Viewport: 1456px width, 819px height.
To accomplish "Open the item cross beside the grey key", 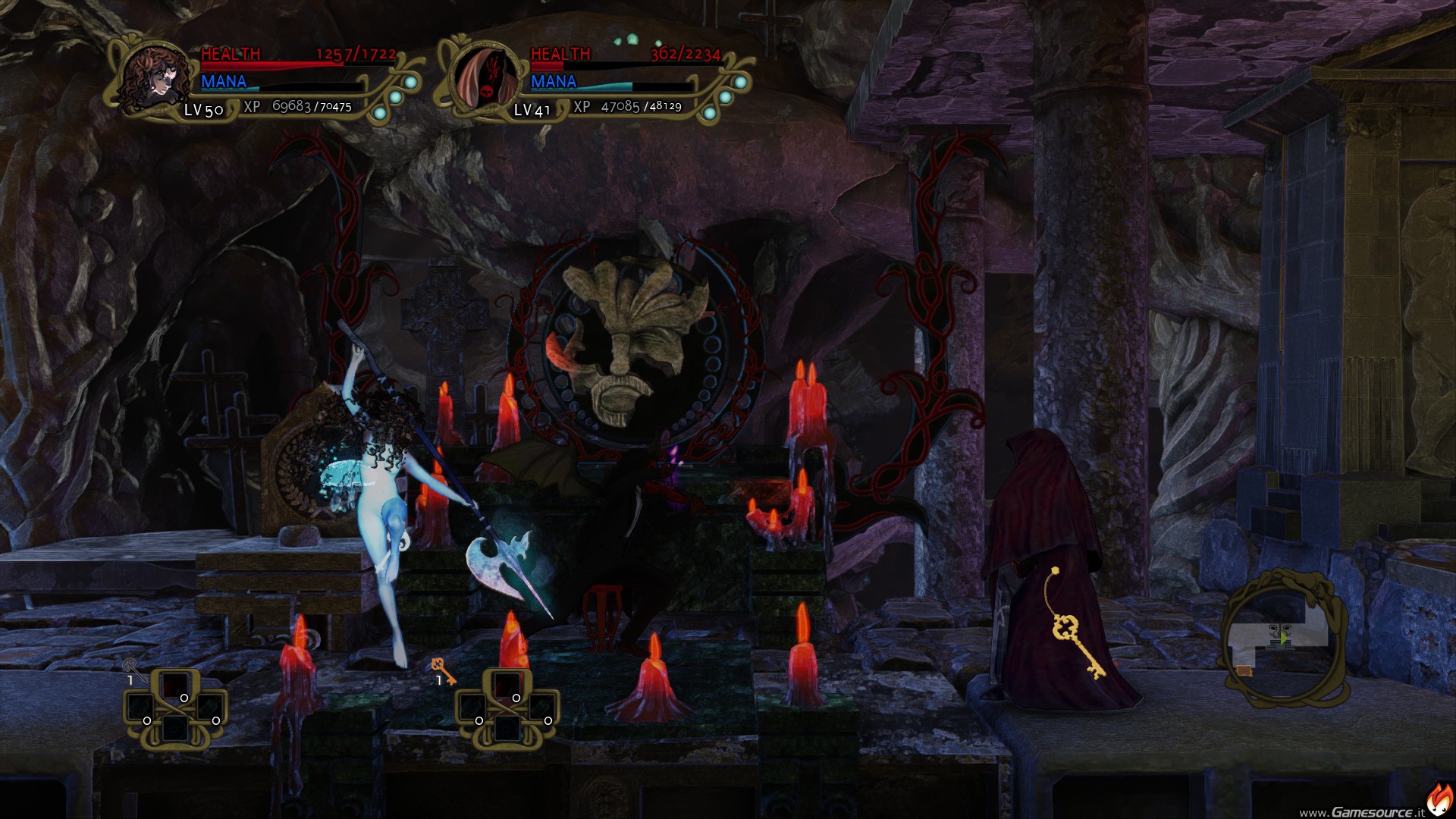I will tap(175, 709).
